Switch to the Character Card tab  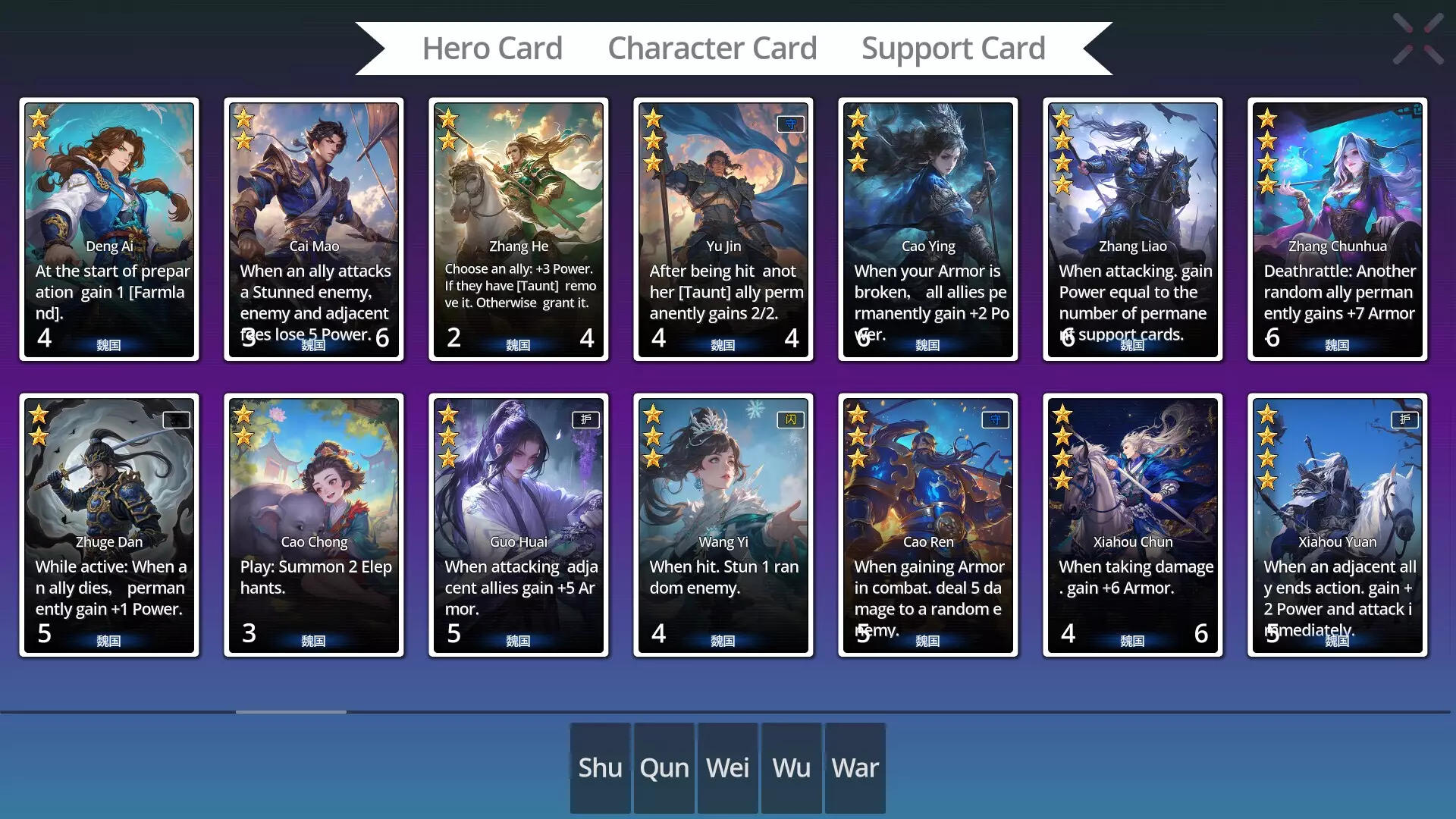click(713, 47)
